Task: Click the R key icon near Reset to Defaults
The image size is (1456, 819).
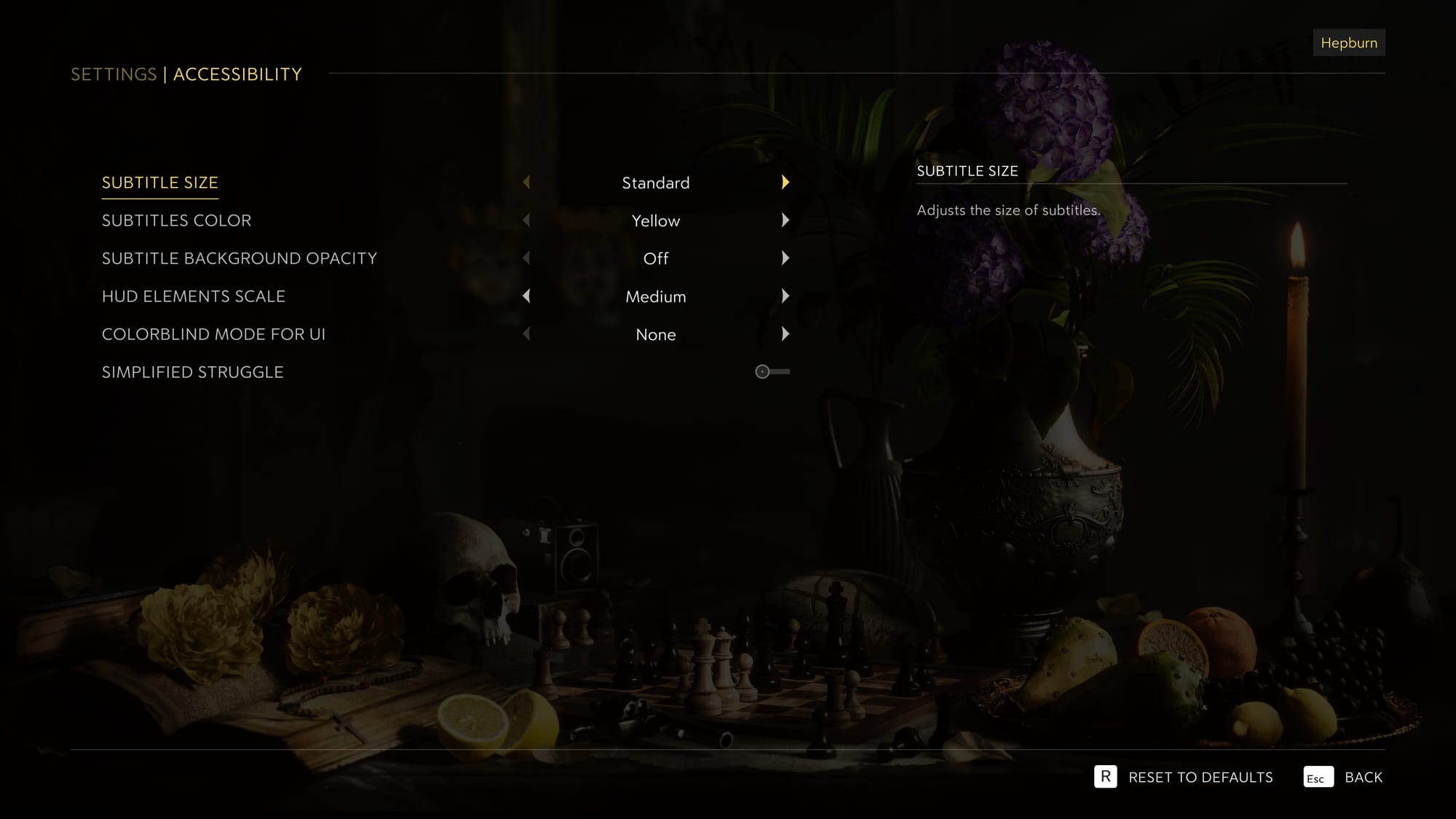Action: click(x=1106, y=778)
